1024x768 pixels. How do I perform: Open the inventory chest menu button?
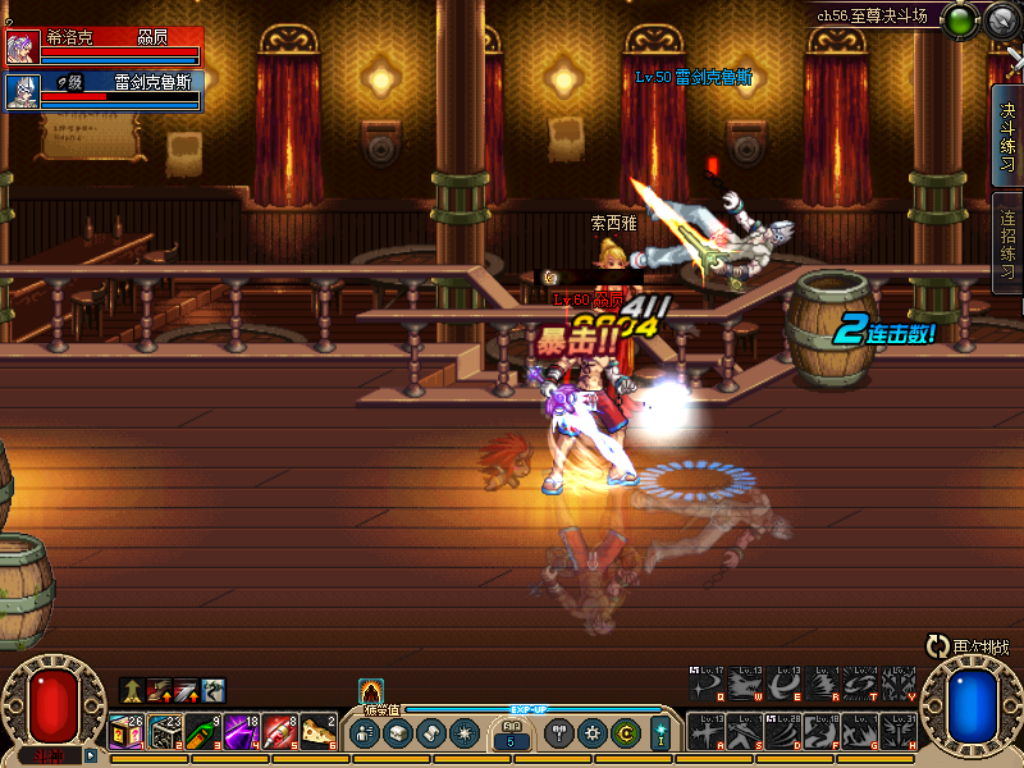(398, 733)
